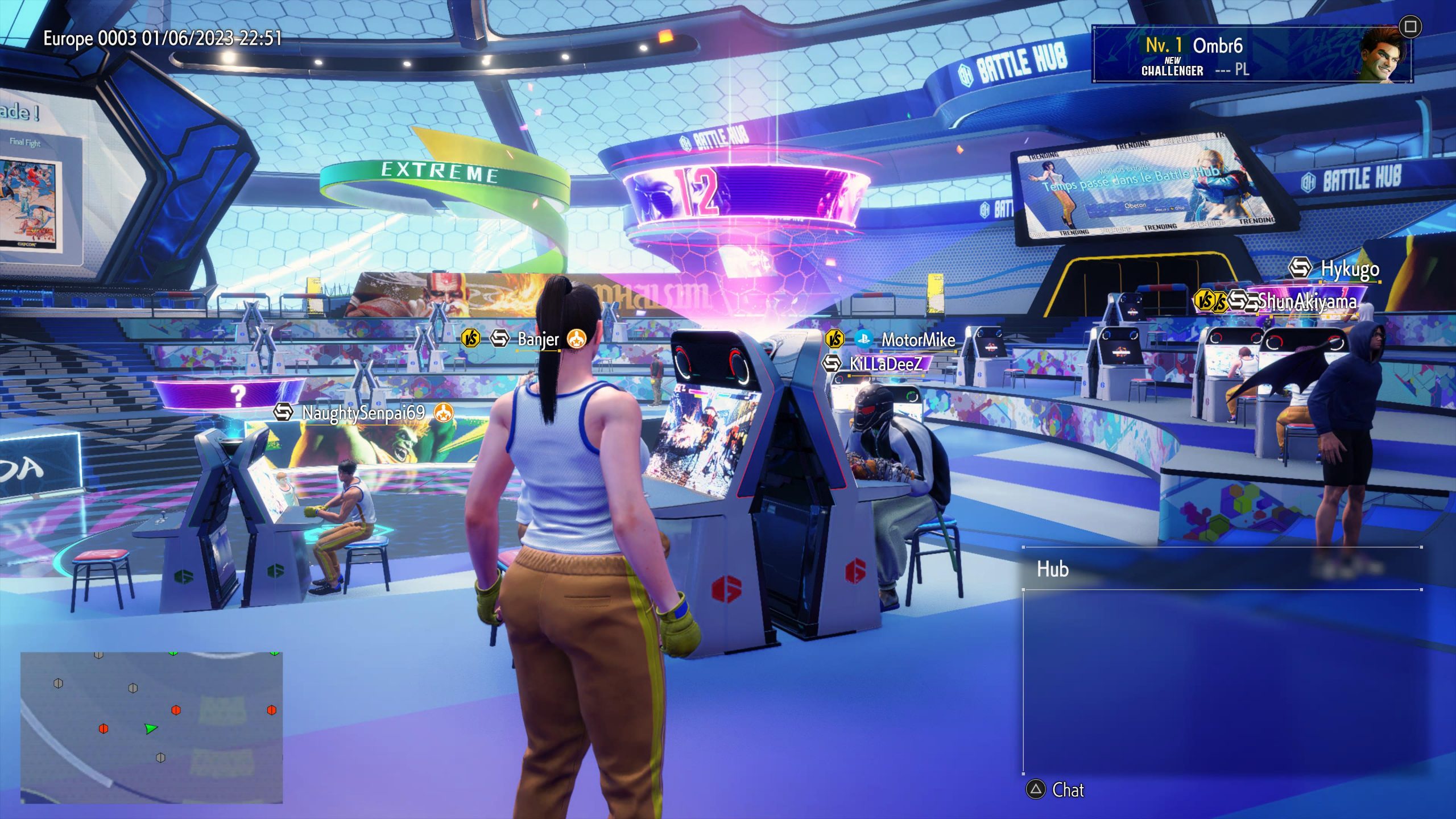Viewport: 1456px width, 819px height.
Task: Select the NaughtySenpai69 player name tag
Action: coord(363,413)
